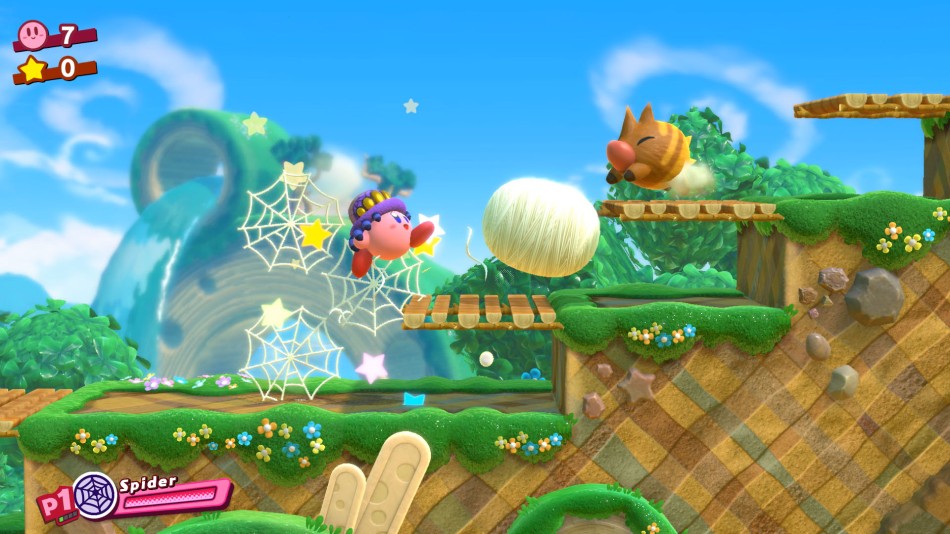Select the P1 player badge
This screenshot has height=534, width=950.
coord(53,506)
